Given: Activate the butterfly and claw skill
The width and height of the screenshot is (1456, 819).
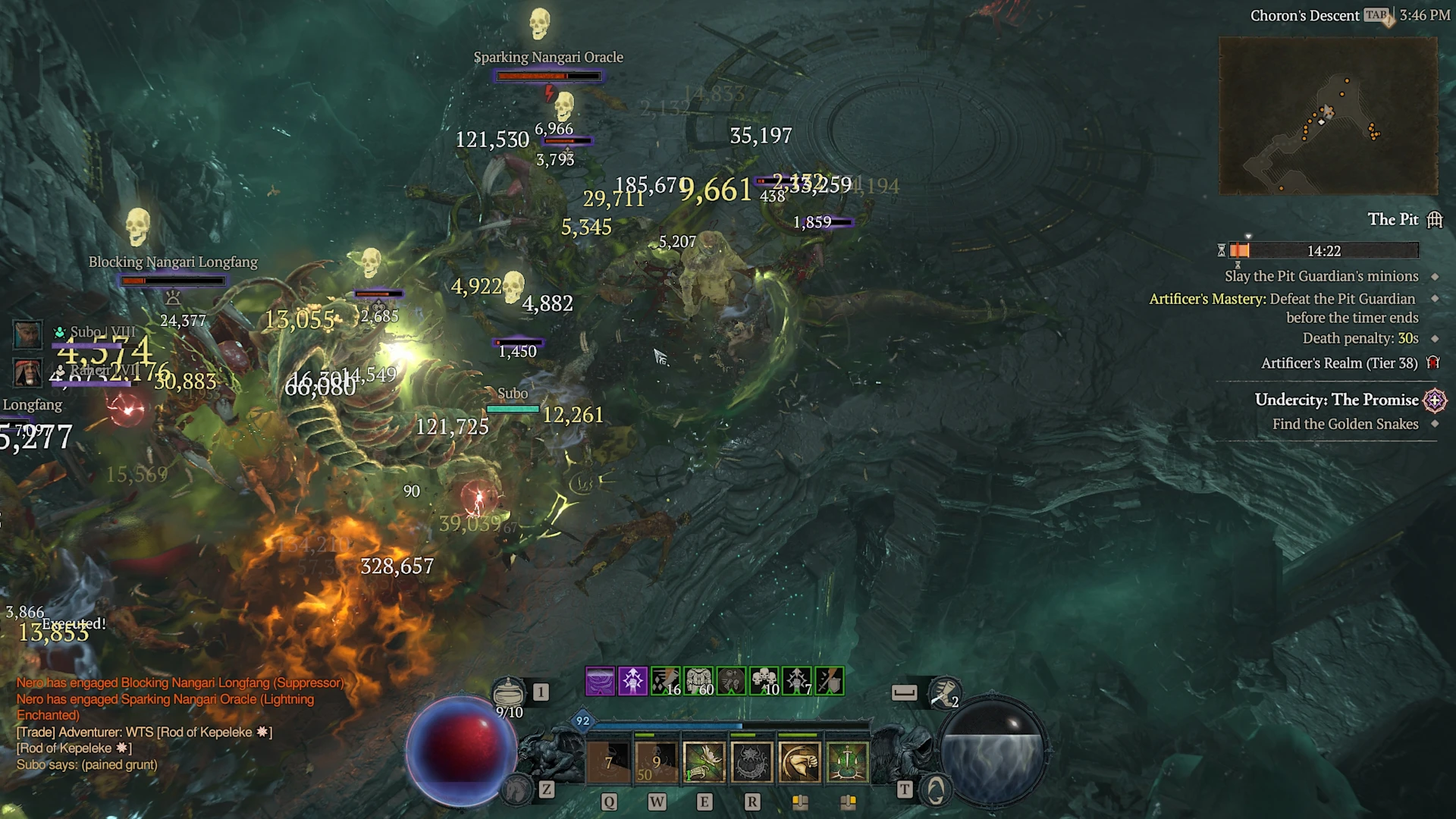Looking at the screenshot, I should pos(704,761).
